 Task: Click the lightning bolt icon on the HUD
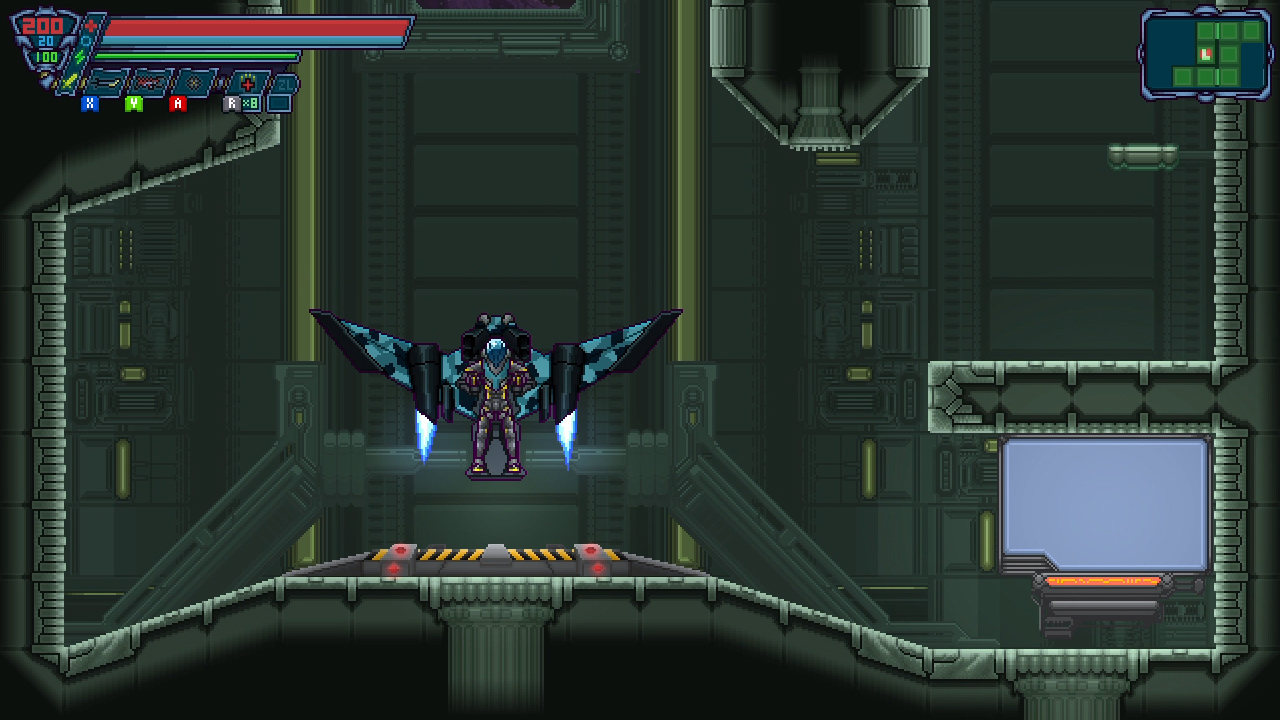79,56
